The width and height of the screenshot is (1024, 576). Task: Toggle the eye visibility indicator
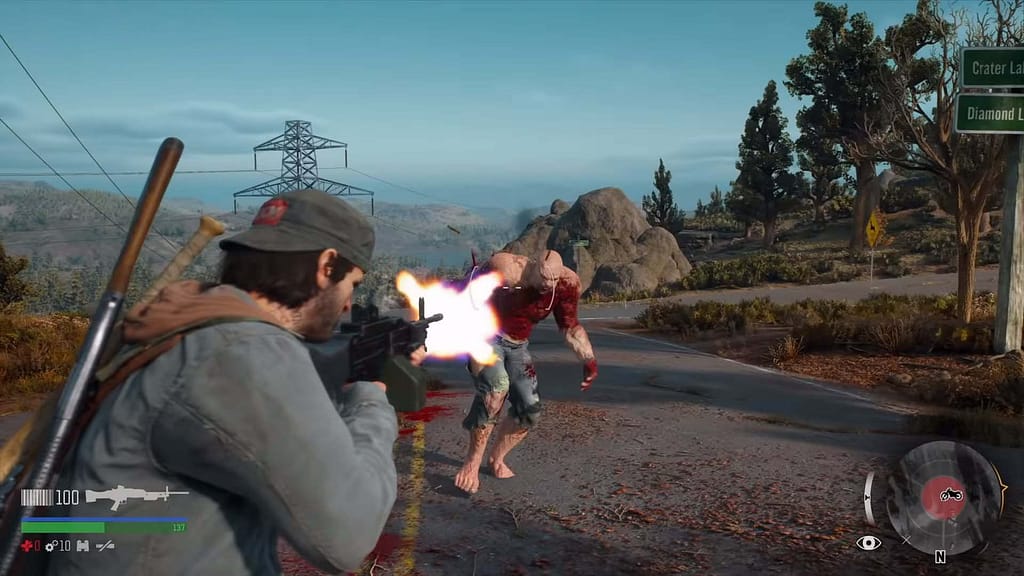click(868, 543)
